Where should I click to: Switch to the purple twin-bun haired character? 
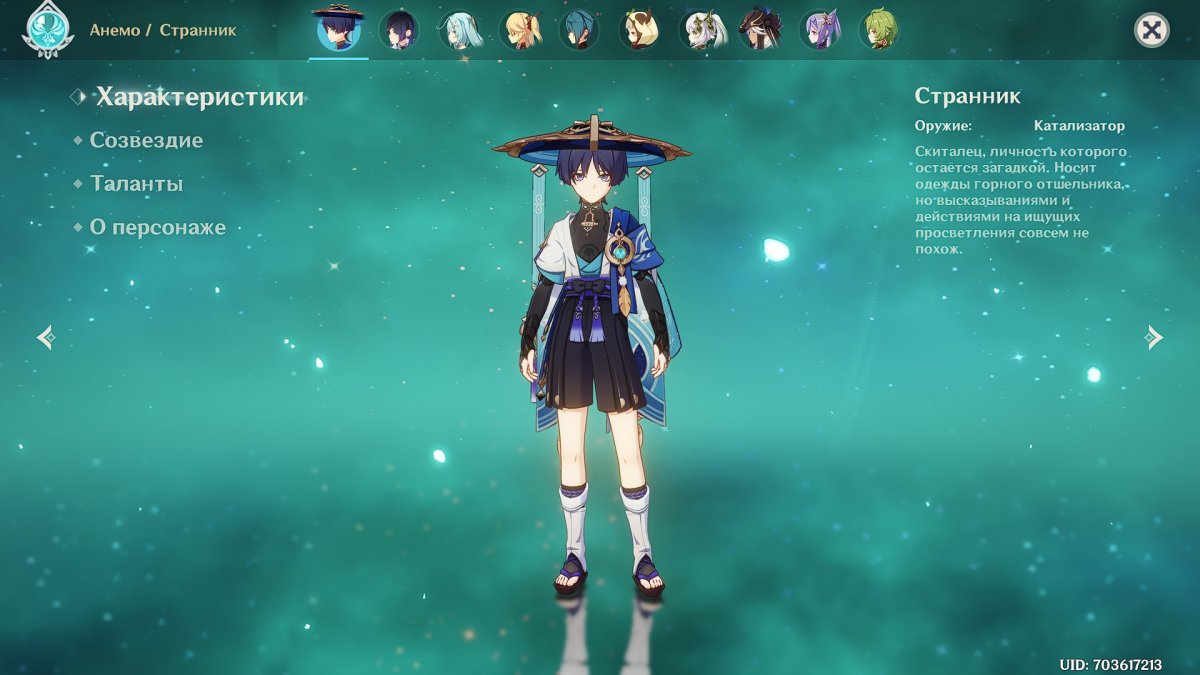[819, 30]
